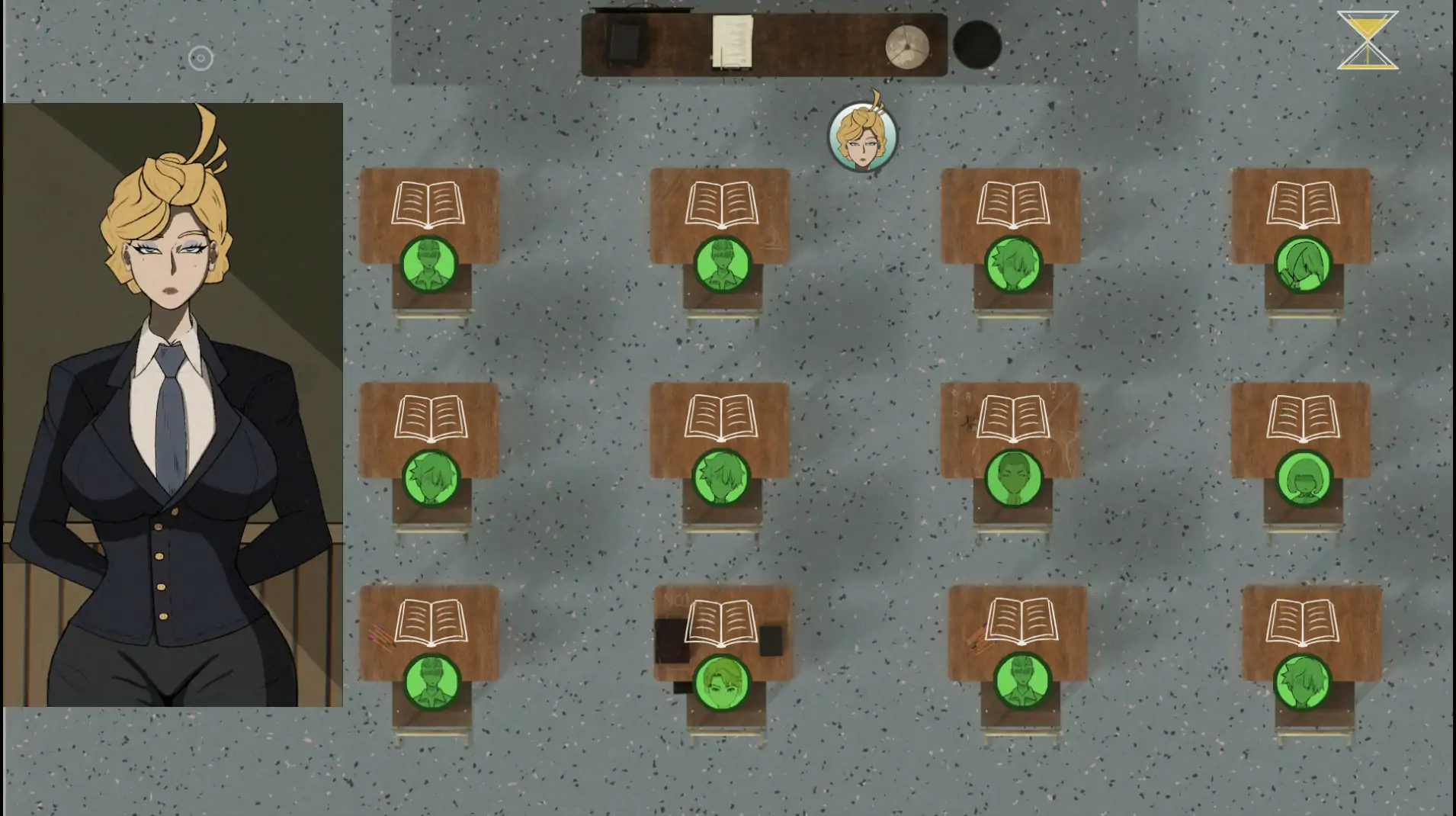Screen dimensions: 1456x816
Task: Click the hourglass icon
Action: point(1368,40)
